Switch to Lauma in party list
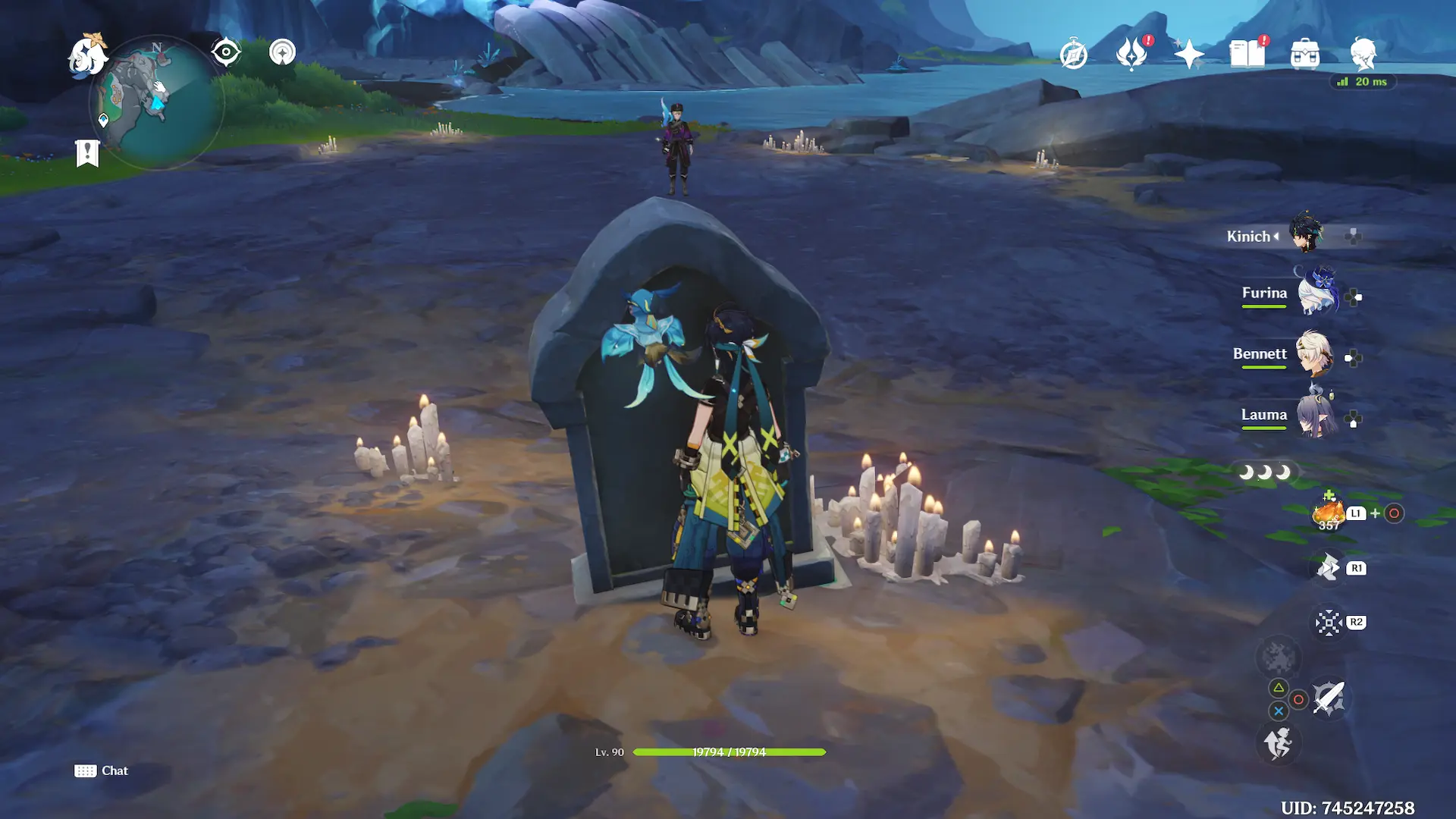This screenshot has height=819, width=1456. click(x=1315, y=416)
